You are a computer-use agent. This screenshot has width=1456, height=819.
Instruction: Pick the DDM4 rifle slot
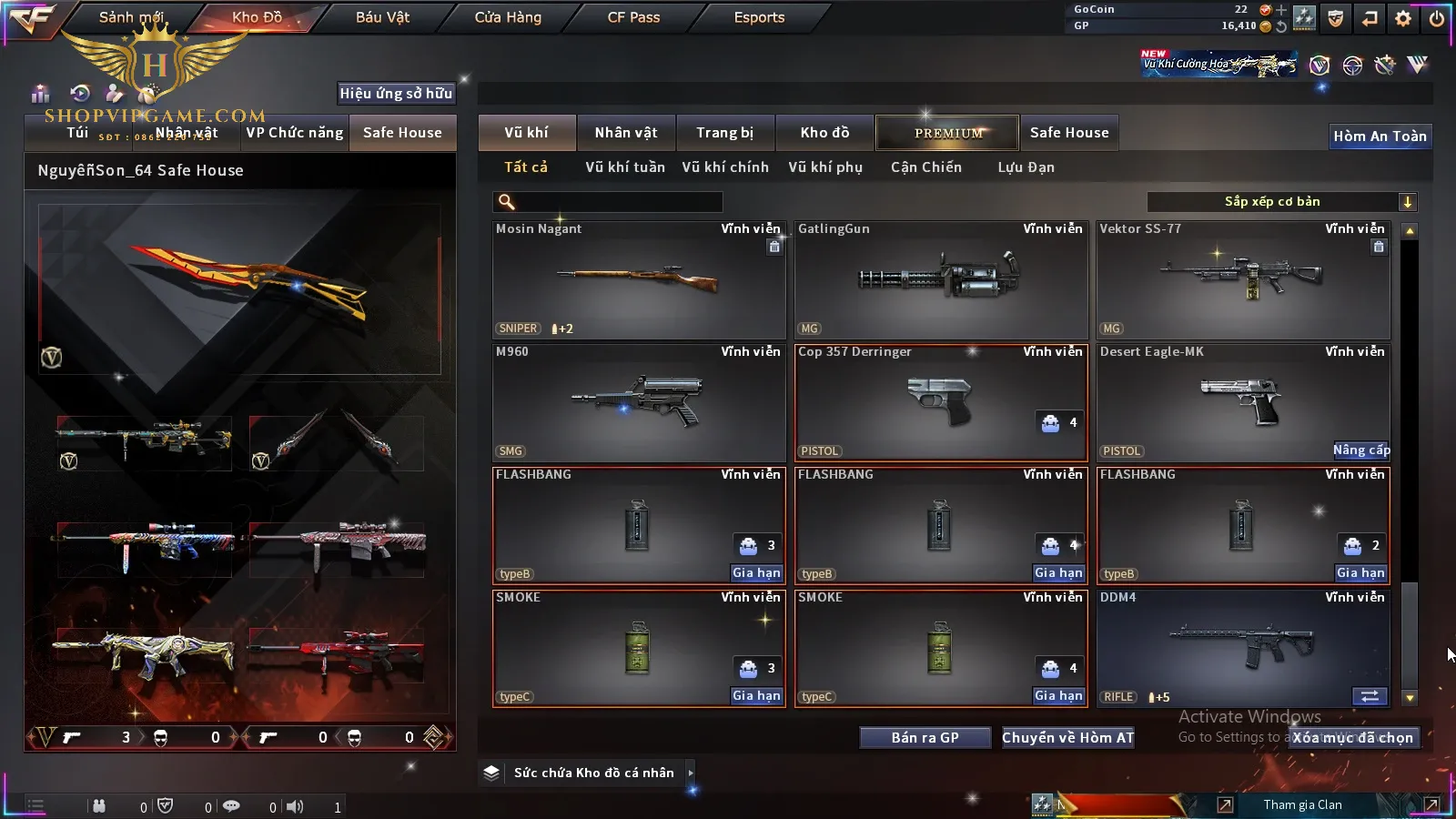click(1243, 648)
